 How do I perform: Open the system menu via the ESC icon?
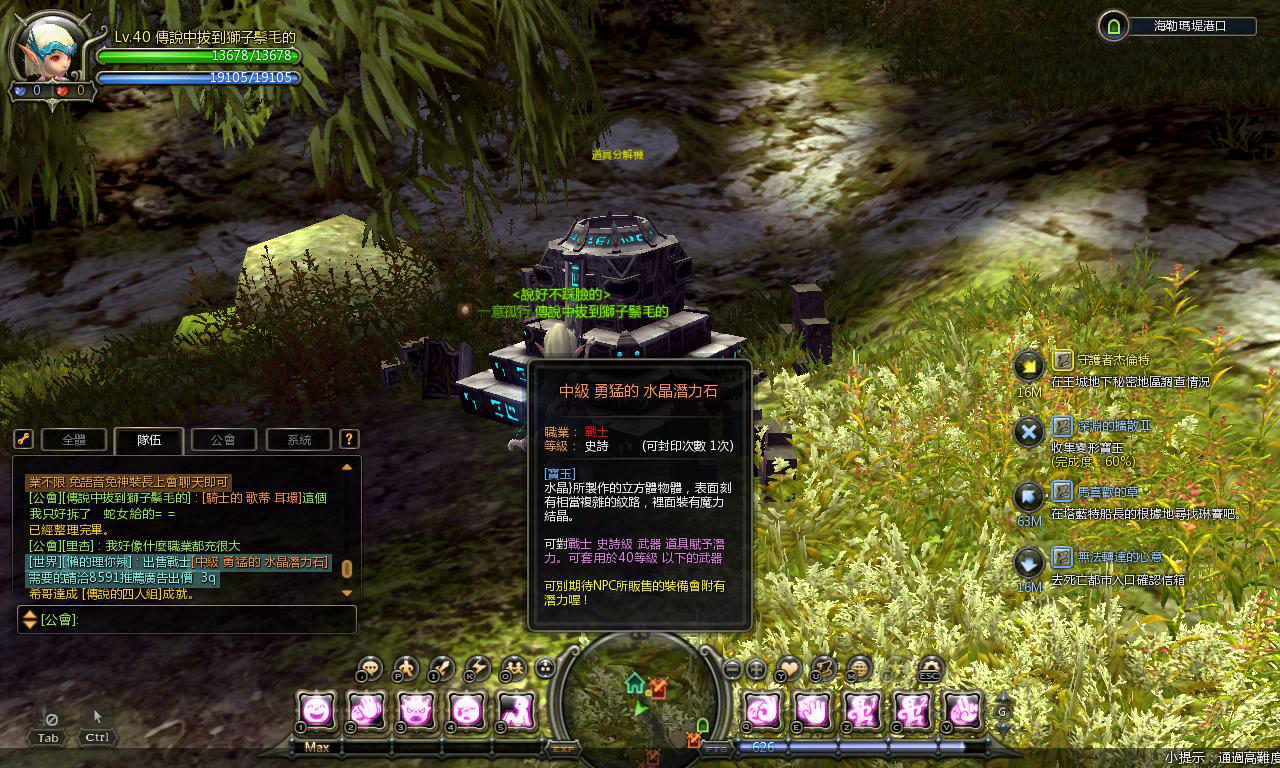[x=930, y=669]
